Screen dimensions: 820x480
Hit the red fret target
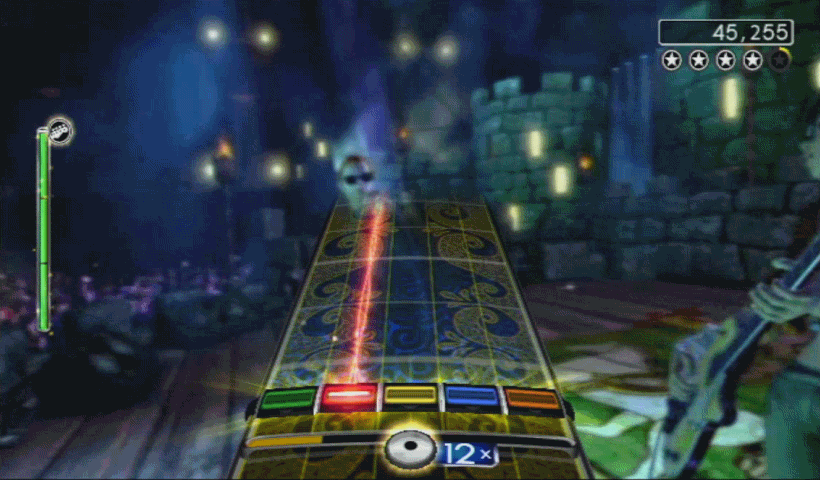[x=349, y=399]
